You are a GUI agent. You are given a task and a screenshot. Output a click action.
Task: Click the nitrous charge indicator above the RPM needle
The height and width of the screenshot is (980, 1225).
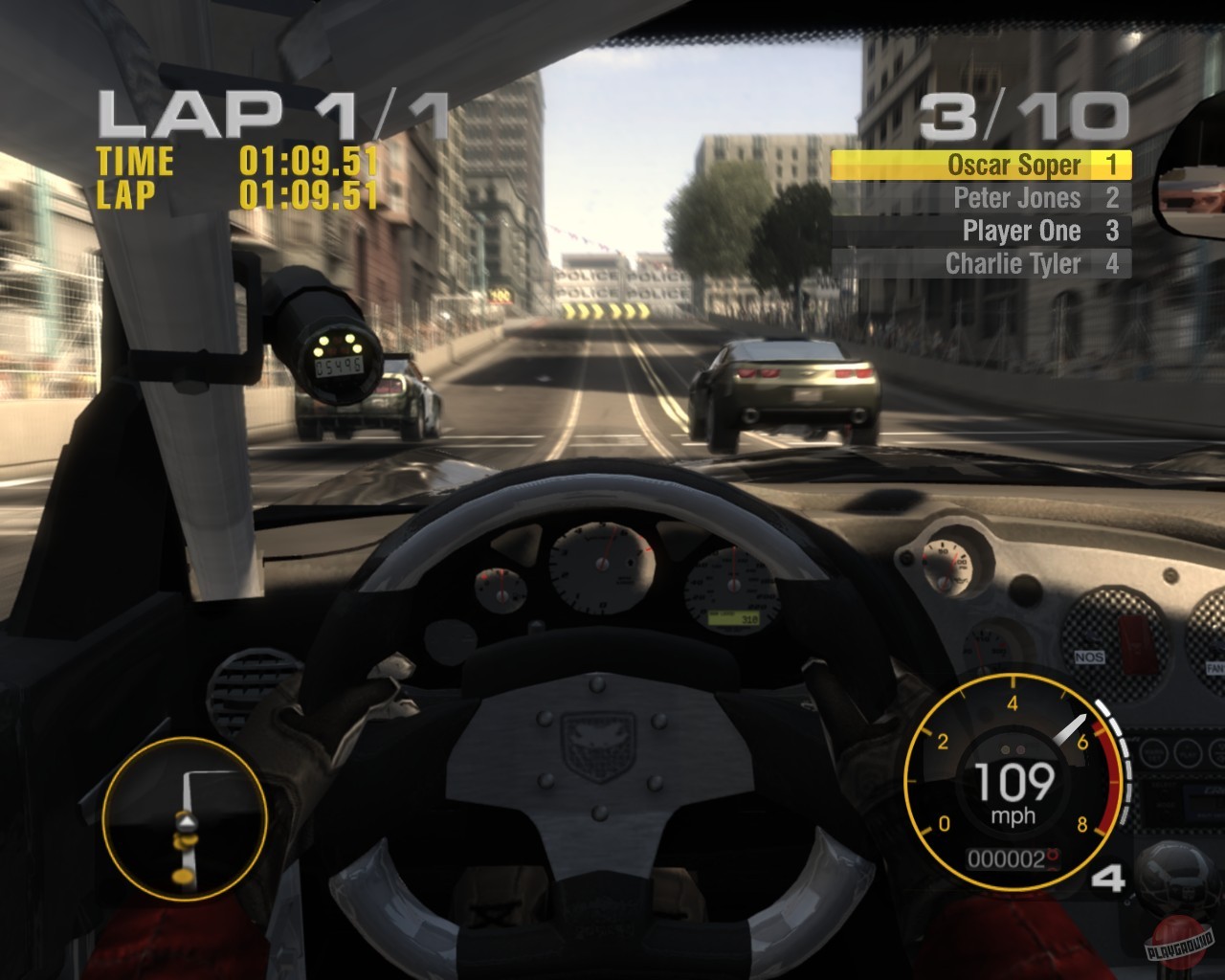click(x=1012, y=749)
